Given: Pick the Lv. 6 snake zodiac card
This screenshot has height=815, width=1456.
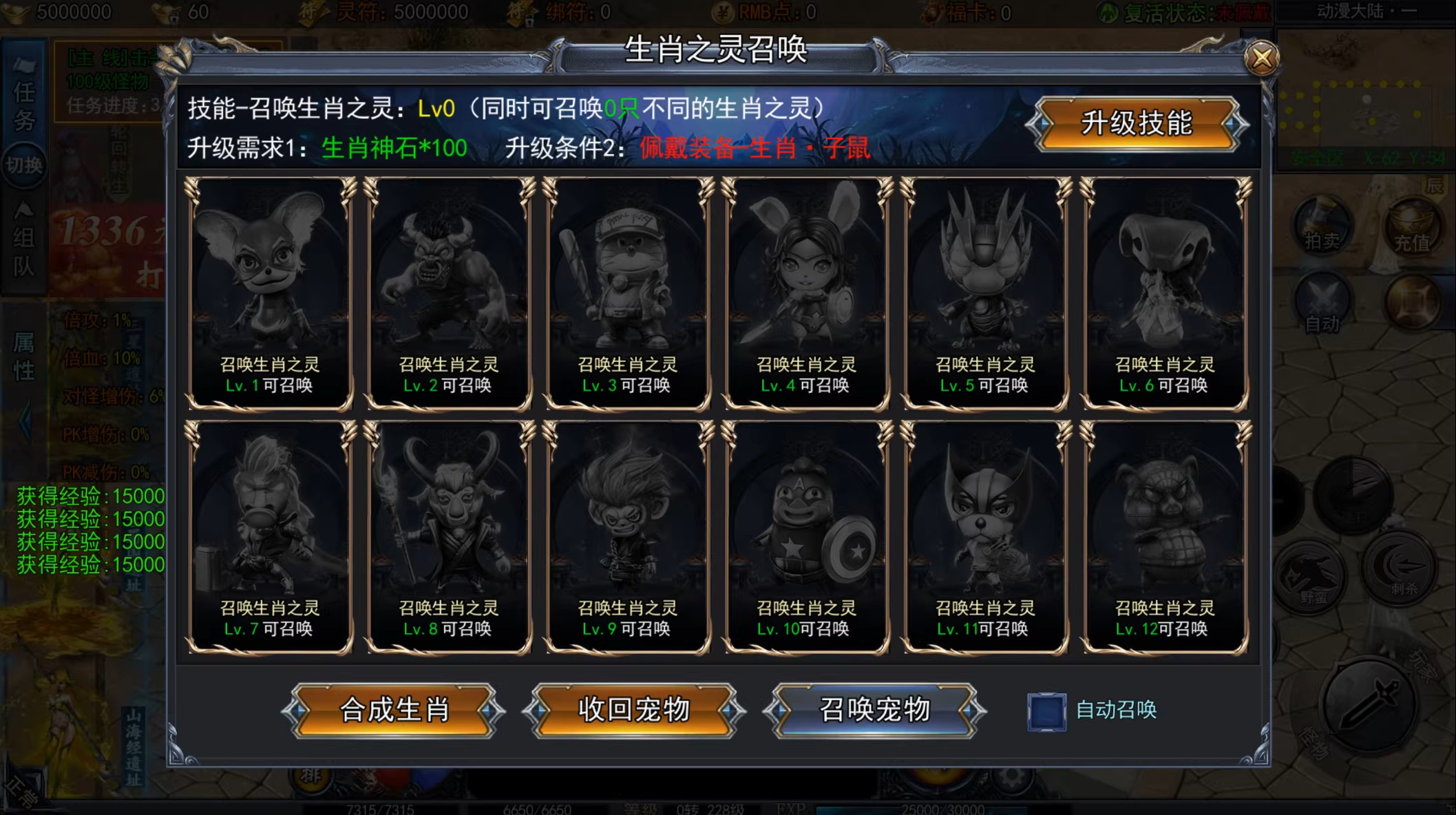Looking at the screenshot, I should (x=1164, y=294).
